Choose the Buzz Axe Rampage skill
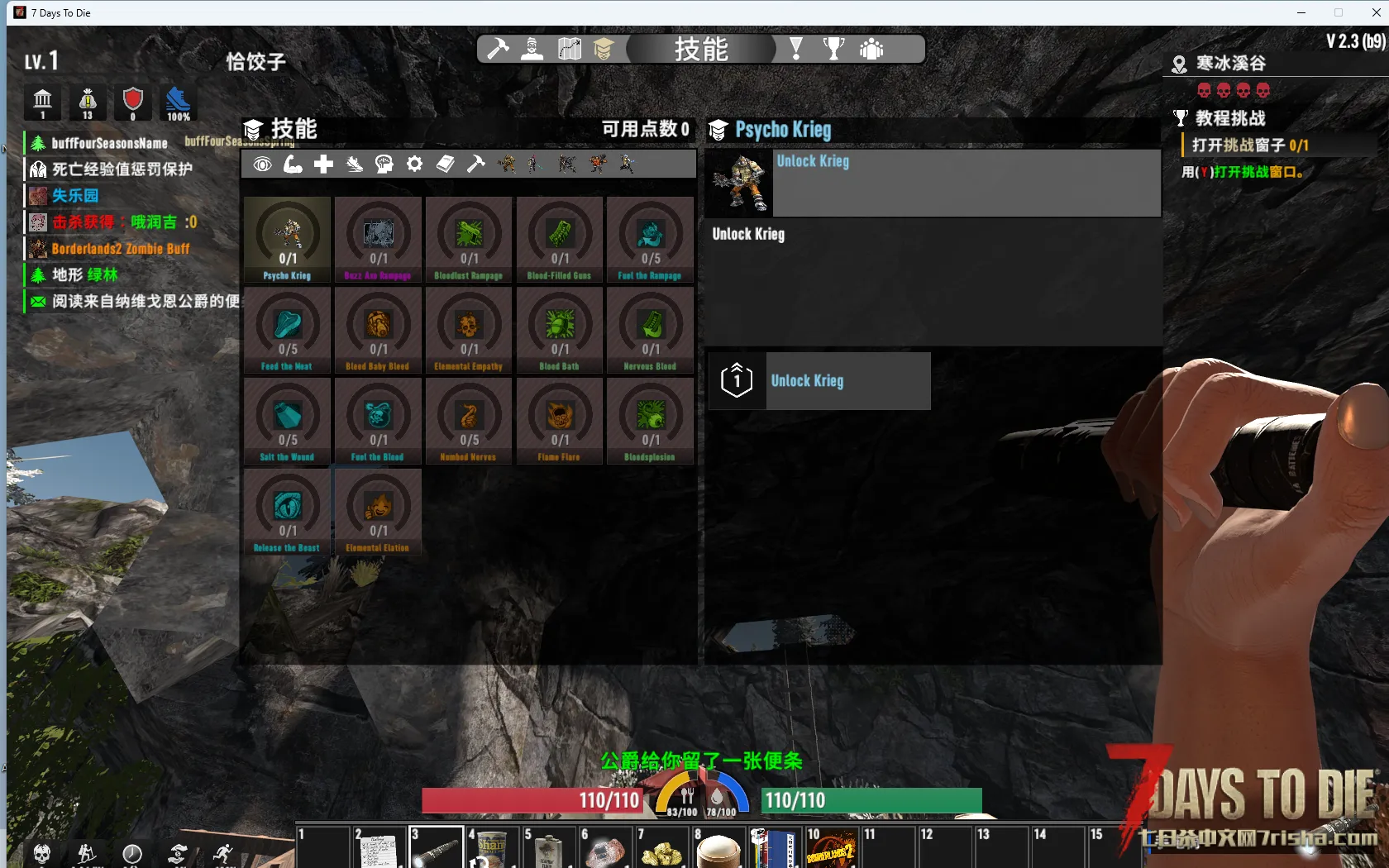 [378, 240]
